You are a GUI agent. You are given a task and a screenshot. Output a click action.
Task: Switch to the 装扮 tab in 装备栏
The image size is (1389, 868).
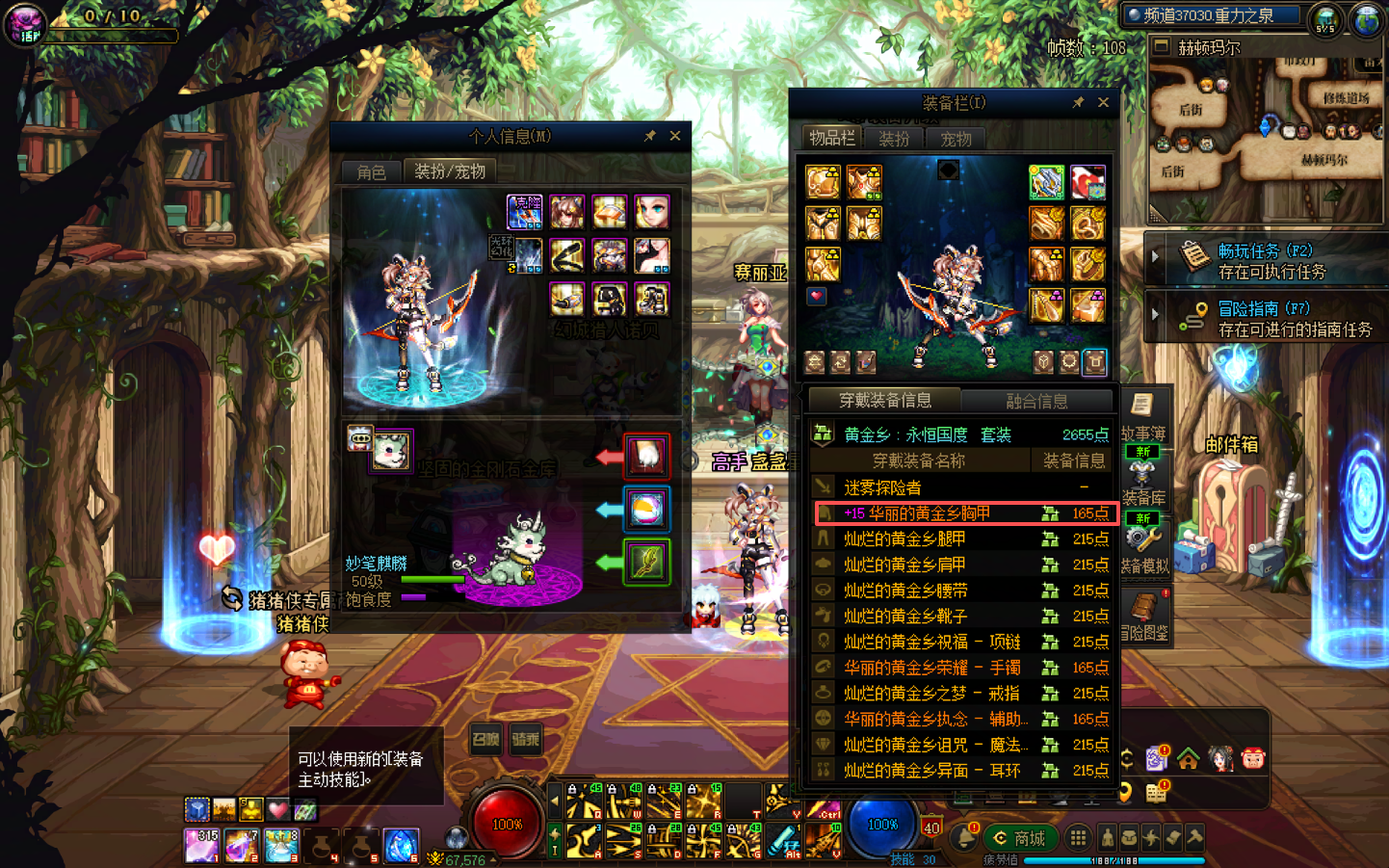tap(893, 139)
